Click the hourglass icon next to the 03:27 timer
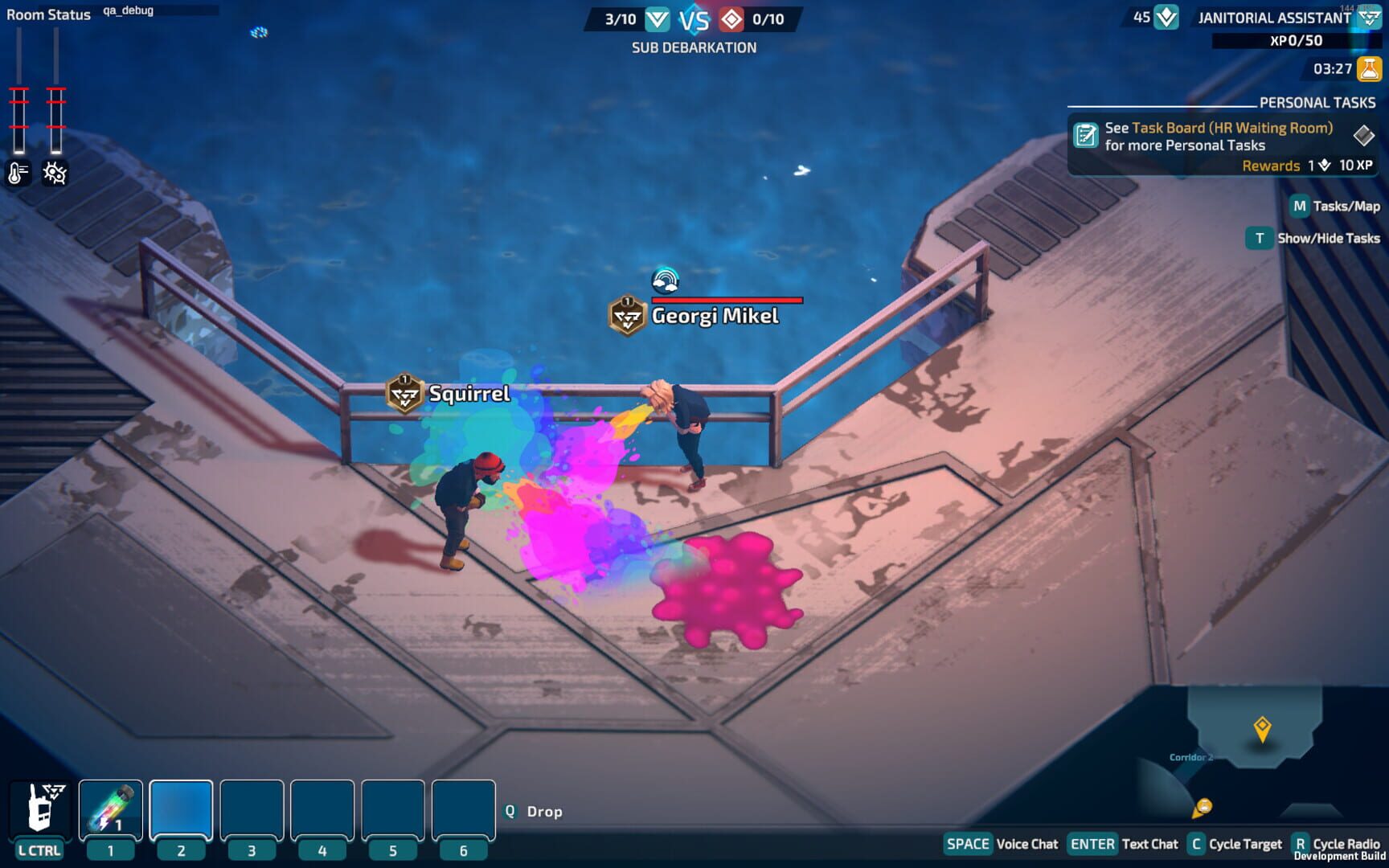 1366,70
